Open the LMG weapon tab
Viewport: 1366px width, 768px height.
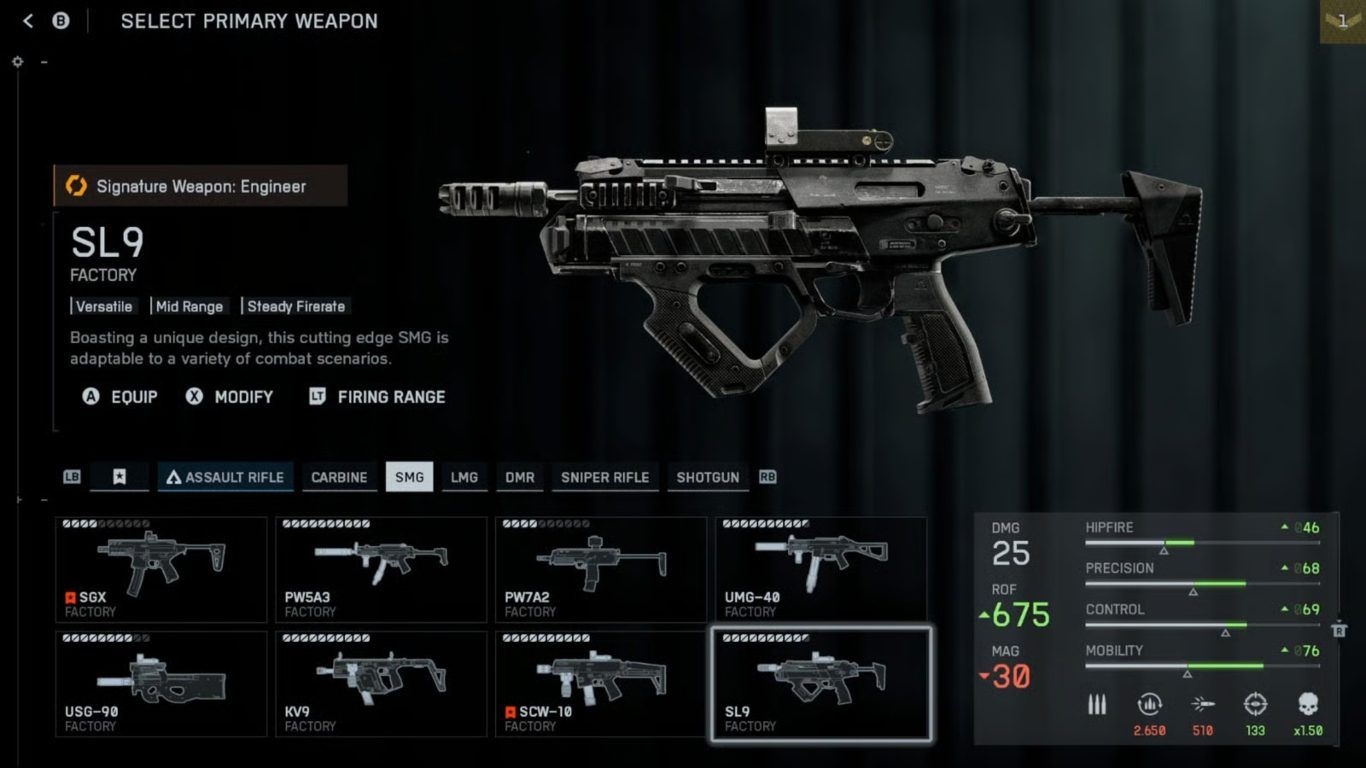point(464,477)
